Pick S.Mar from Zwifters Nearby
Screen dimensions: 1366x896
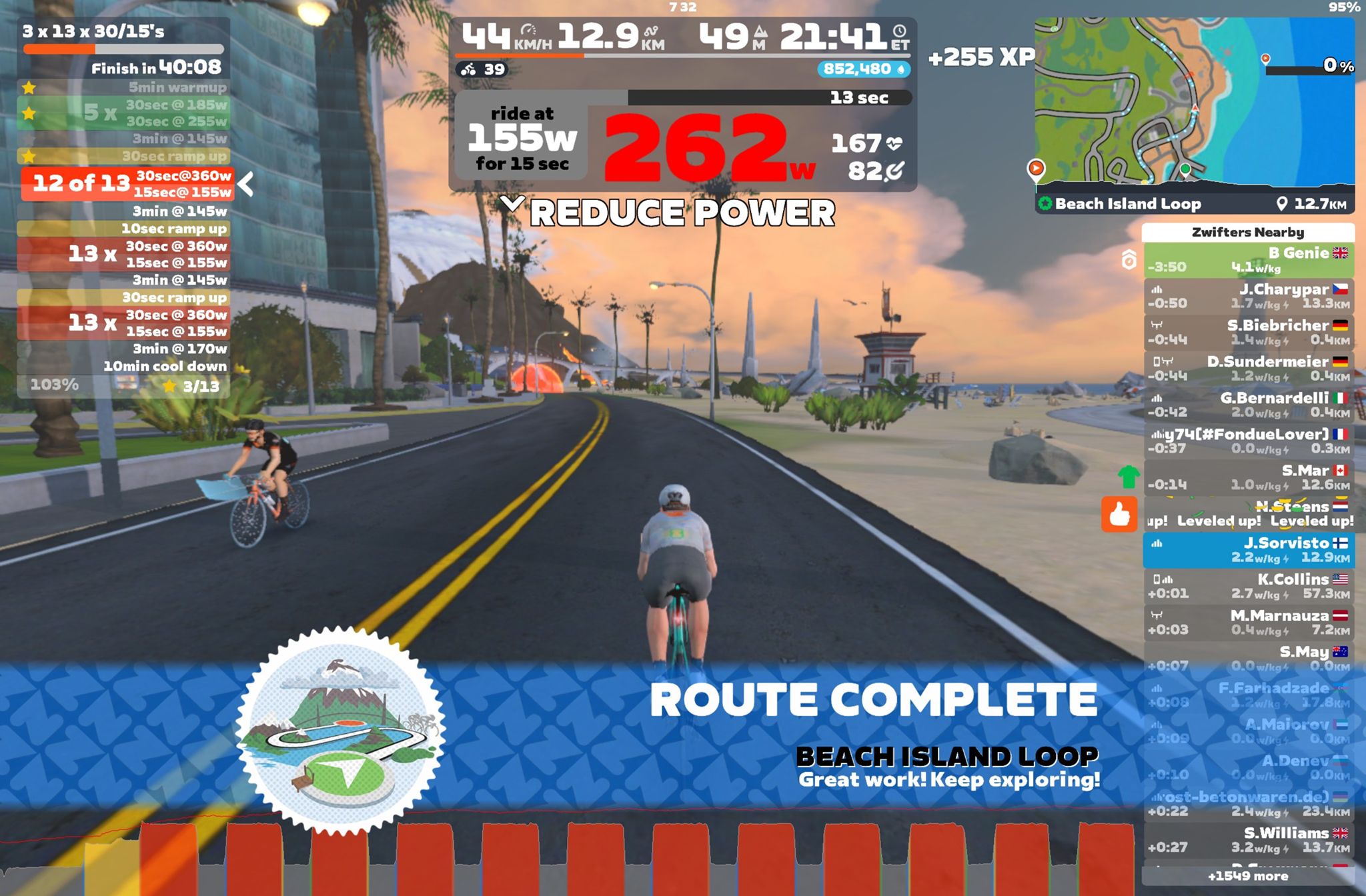[x=1248, y=477]
